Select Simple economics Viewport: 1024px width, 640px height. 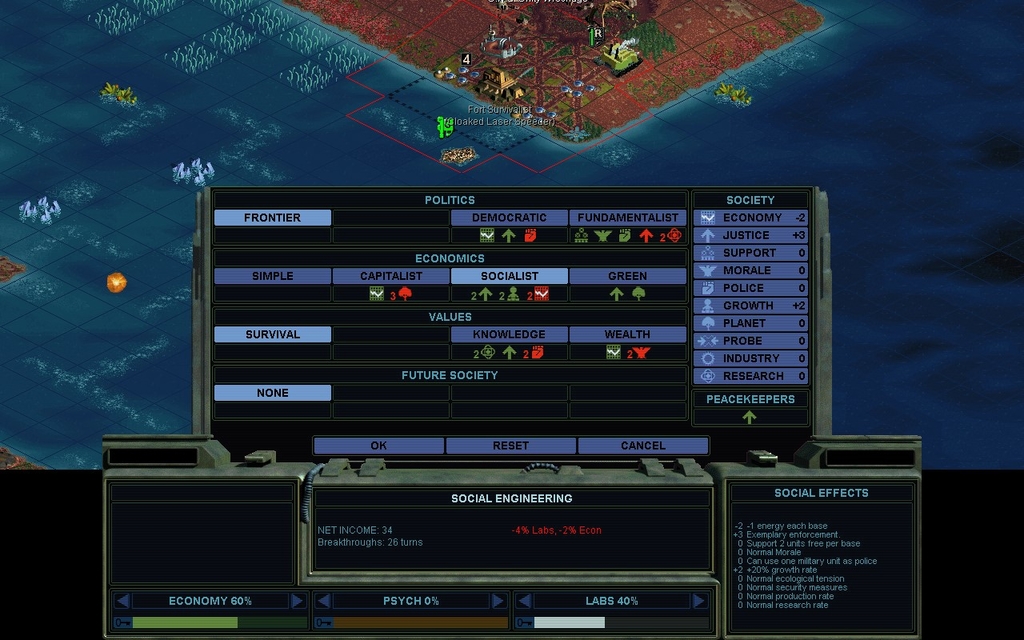coord(272,276)
